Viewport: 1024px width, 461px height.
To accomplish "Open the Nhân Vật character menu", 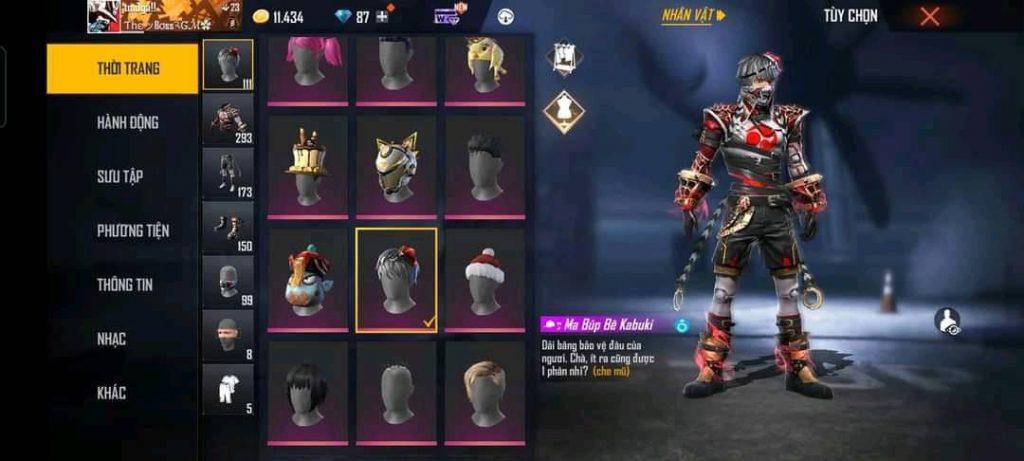I will tap(693, 16).
